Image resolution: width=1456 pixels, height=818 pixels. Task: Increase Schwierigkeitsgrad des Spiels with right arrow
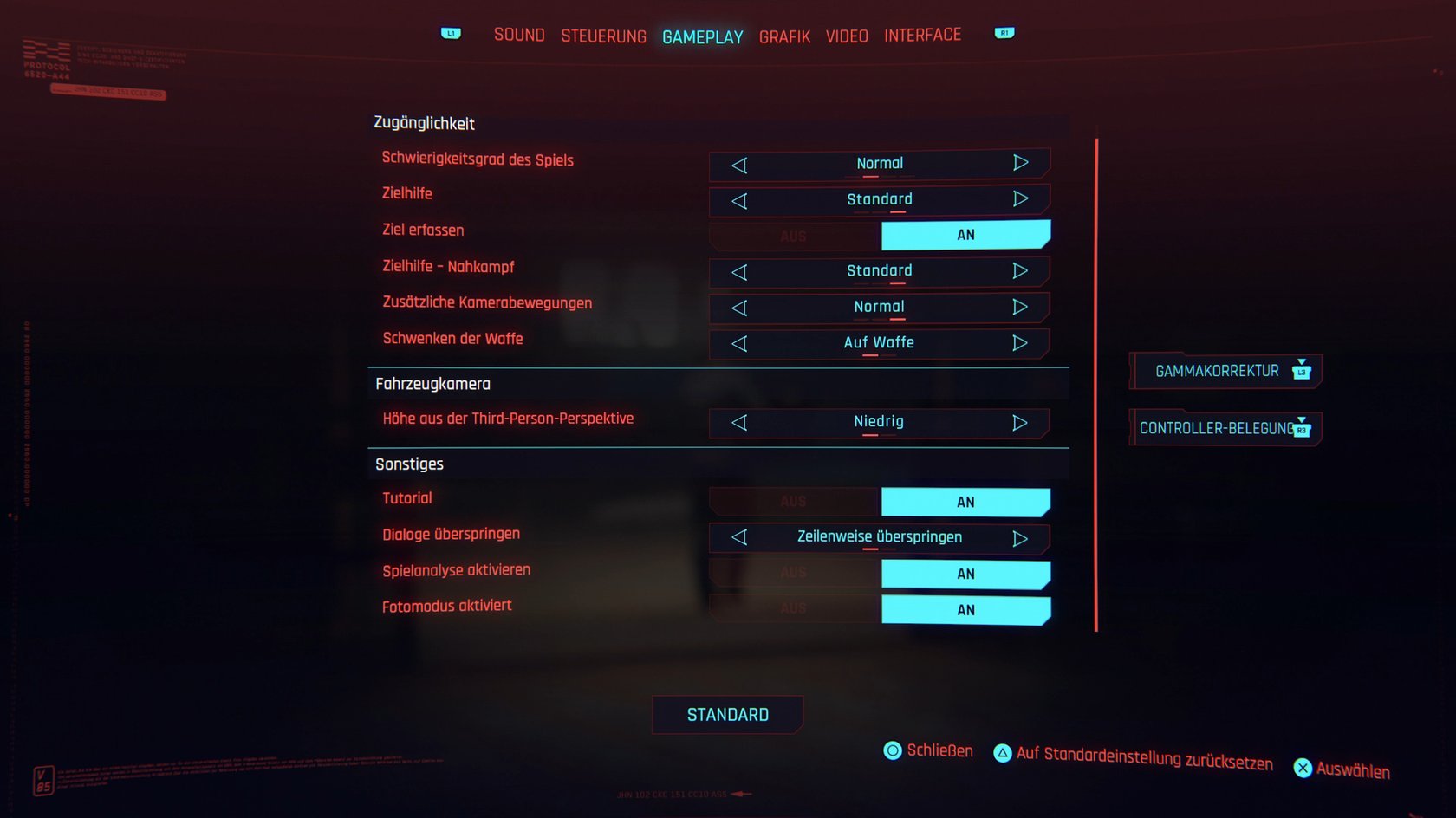[x=1020, y=163]
